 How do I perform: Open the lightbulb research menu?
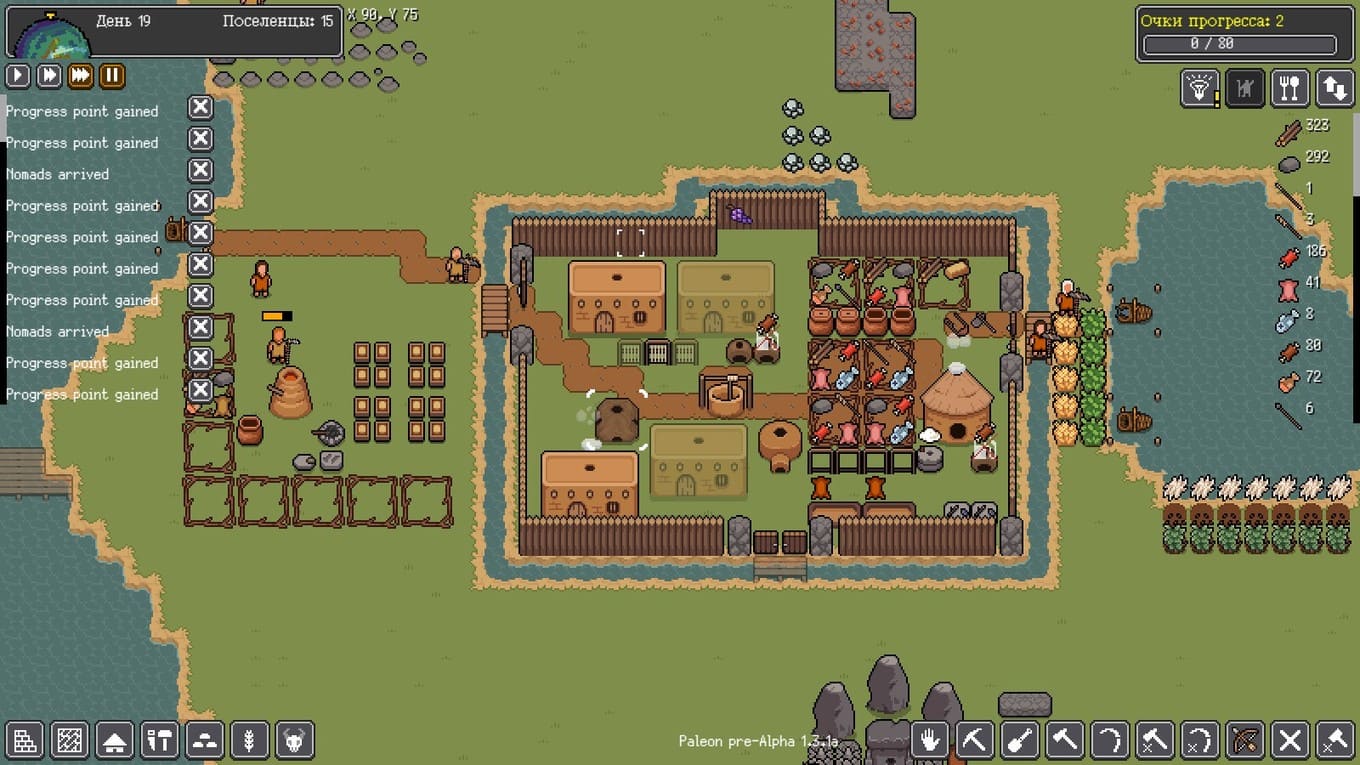coord(1199,88)
